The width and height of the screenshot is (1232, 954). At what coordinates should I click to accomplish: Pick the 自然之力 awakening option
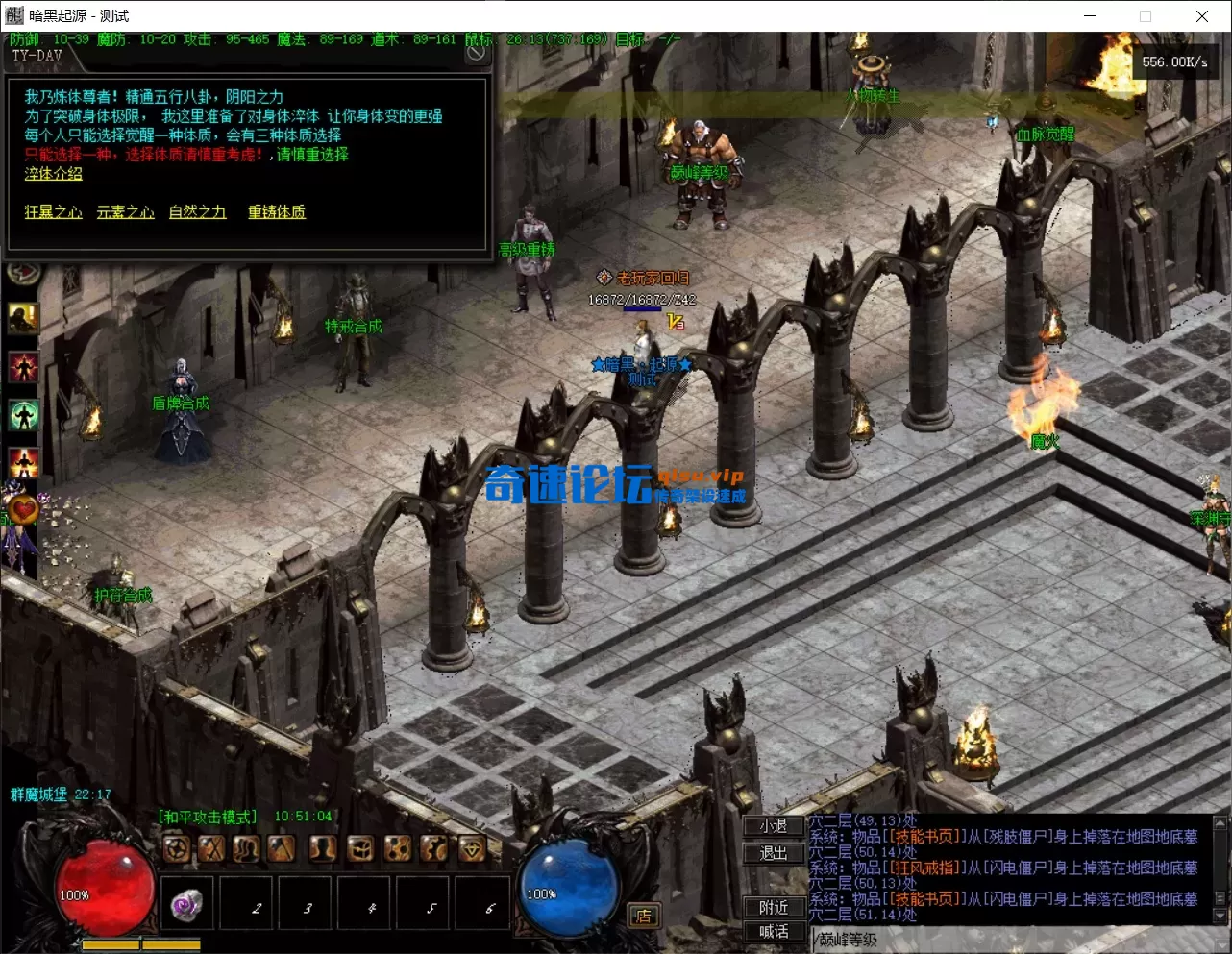[197, 212]
